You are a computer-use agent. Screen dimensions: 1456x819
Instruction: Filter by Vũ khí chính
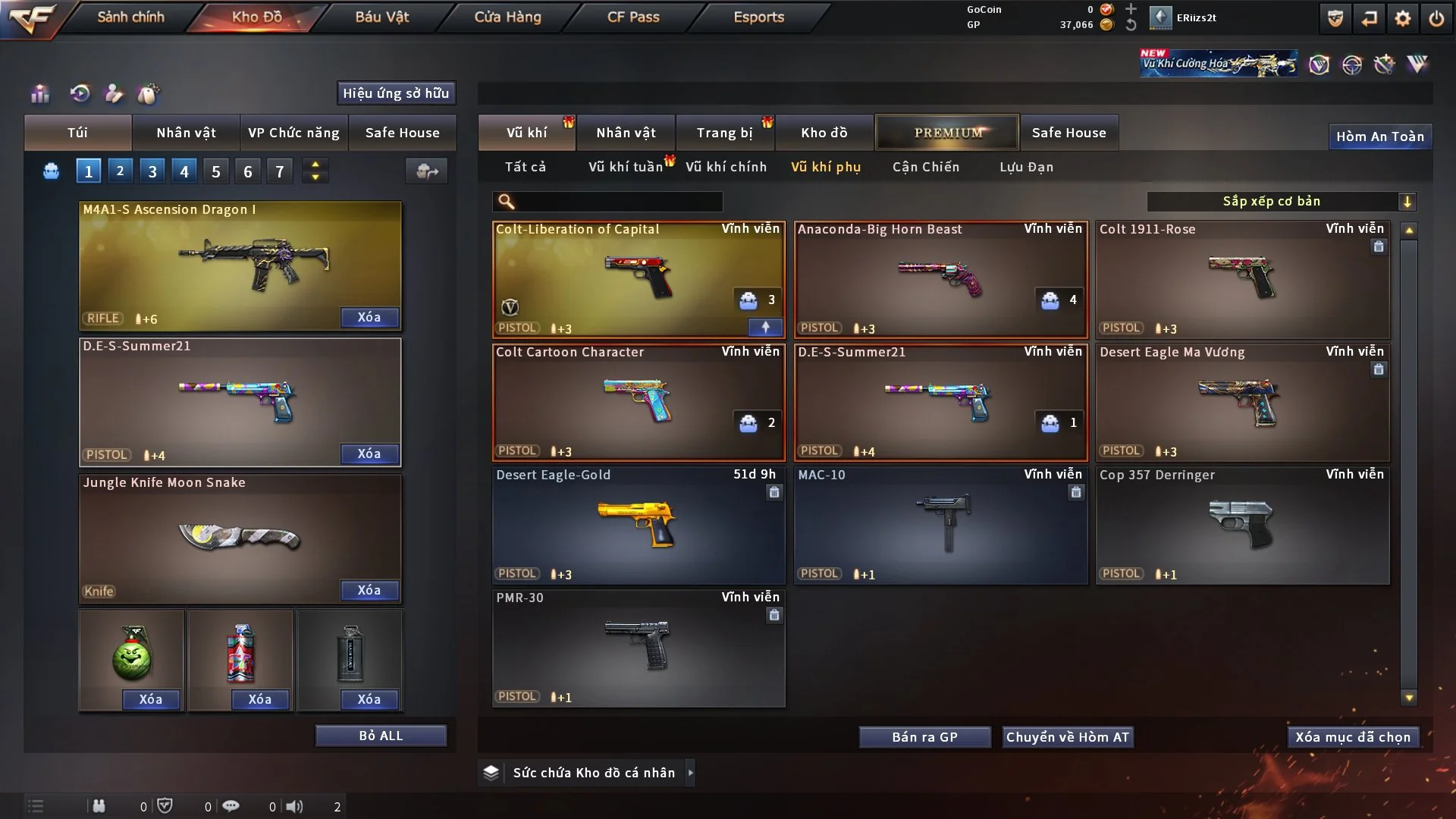(726, 167)
